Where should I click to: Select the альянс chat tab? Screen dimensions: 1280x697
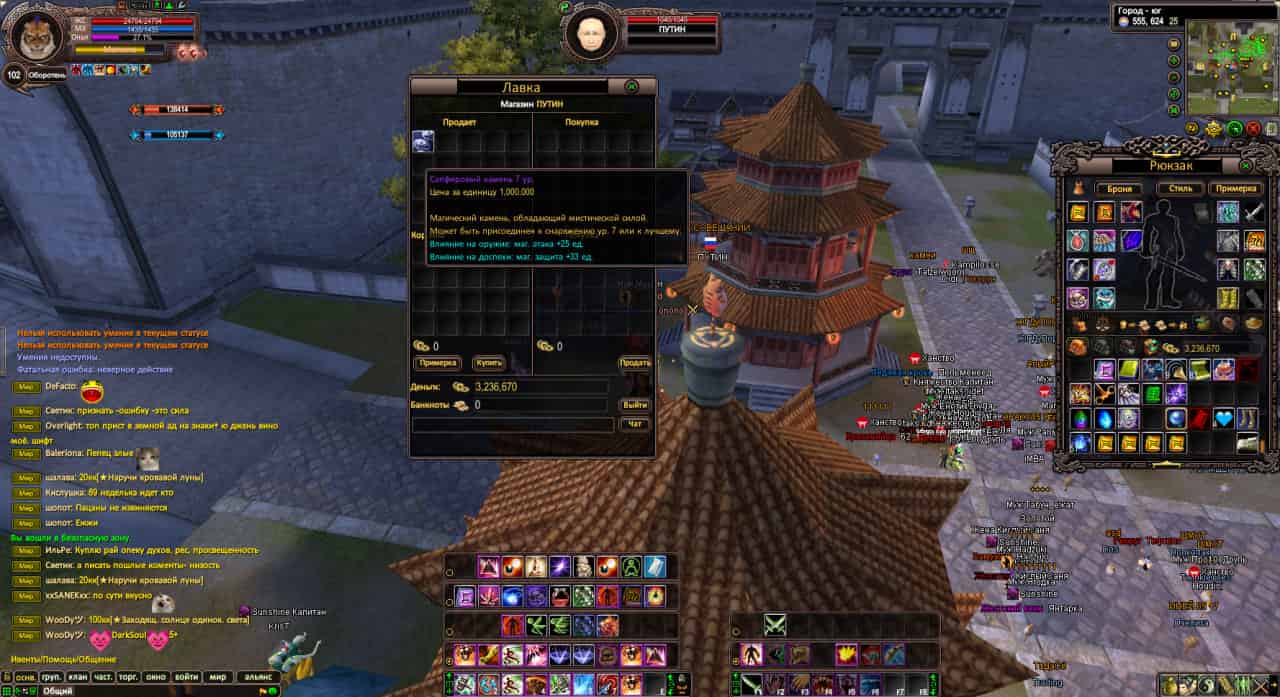tap(258, 677)
